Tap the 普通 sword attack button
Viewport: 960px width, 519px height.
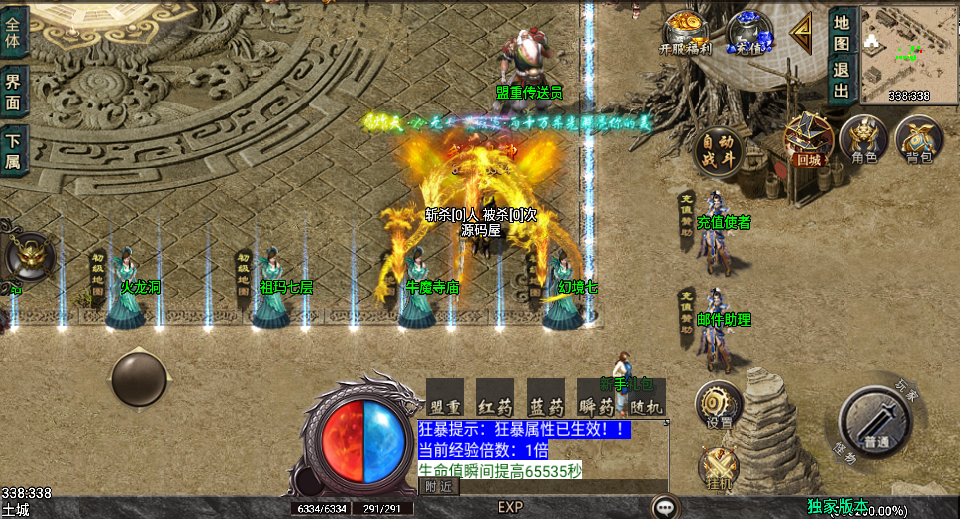[x=875, y=421]
